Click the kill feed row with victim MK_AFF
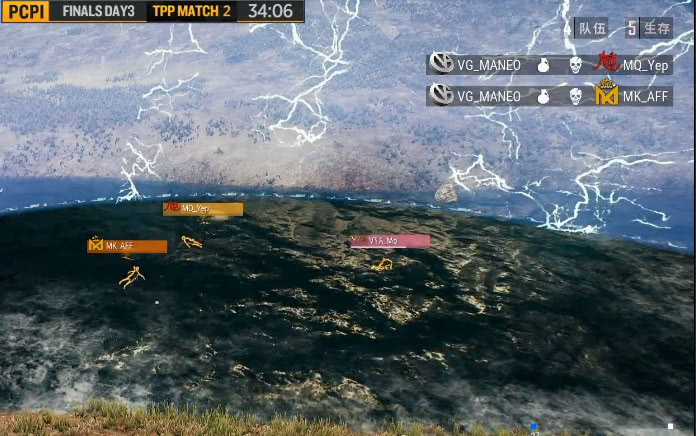This screenshot has height=436, width=696. (549, 96)
